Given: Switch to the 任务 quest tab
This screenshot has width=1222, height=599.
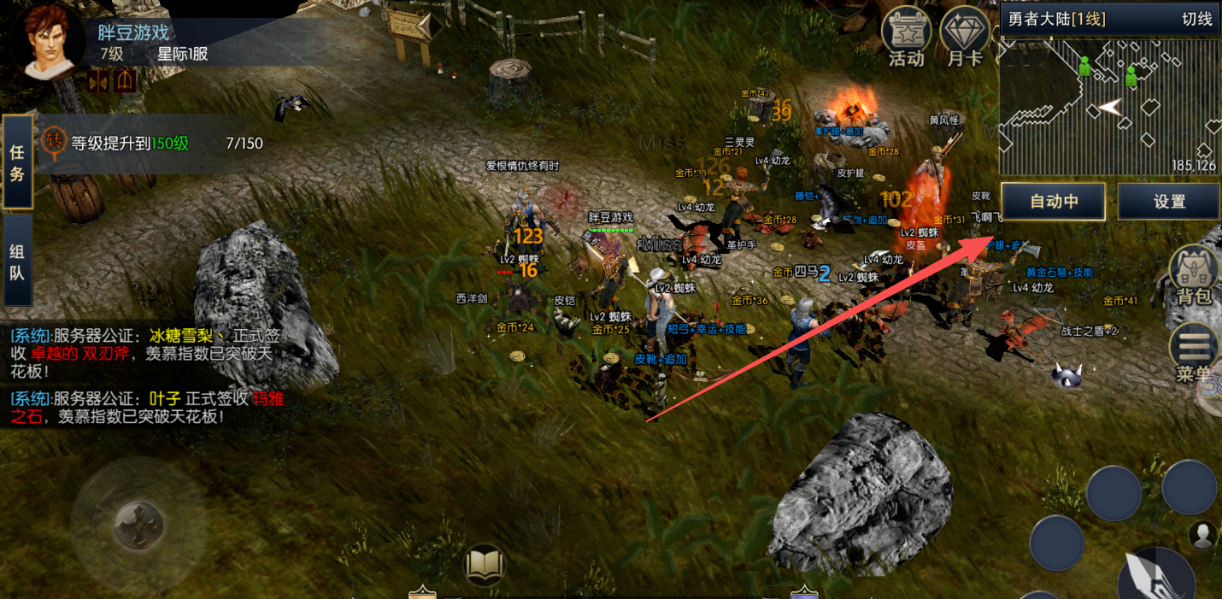Looking at the screenshot, I should tap(17, 162).
